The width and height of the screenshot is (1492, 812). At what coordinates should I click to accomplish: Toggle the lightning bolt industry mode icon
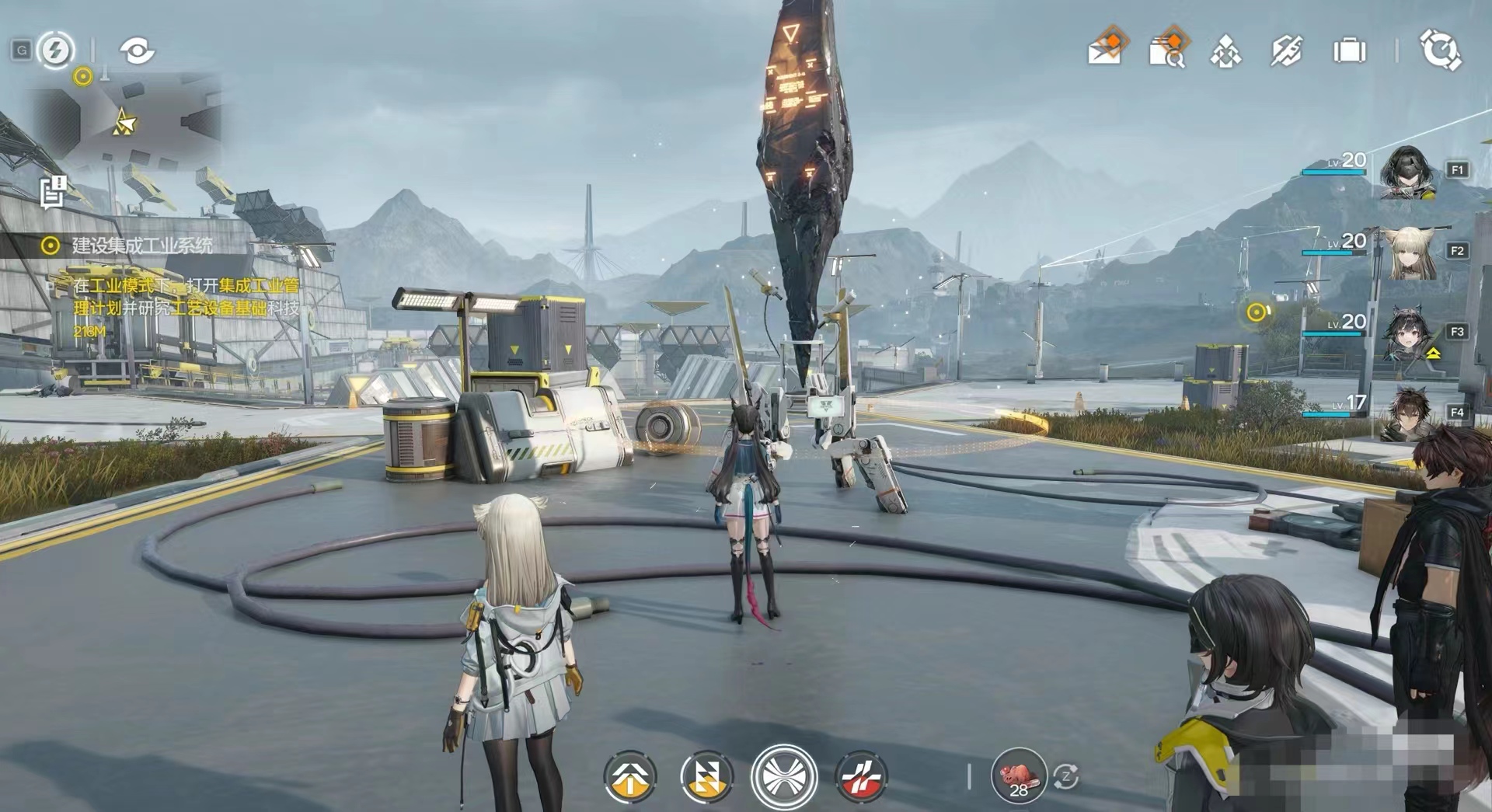[55, 51]
